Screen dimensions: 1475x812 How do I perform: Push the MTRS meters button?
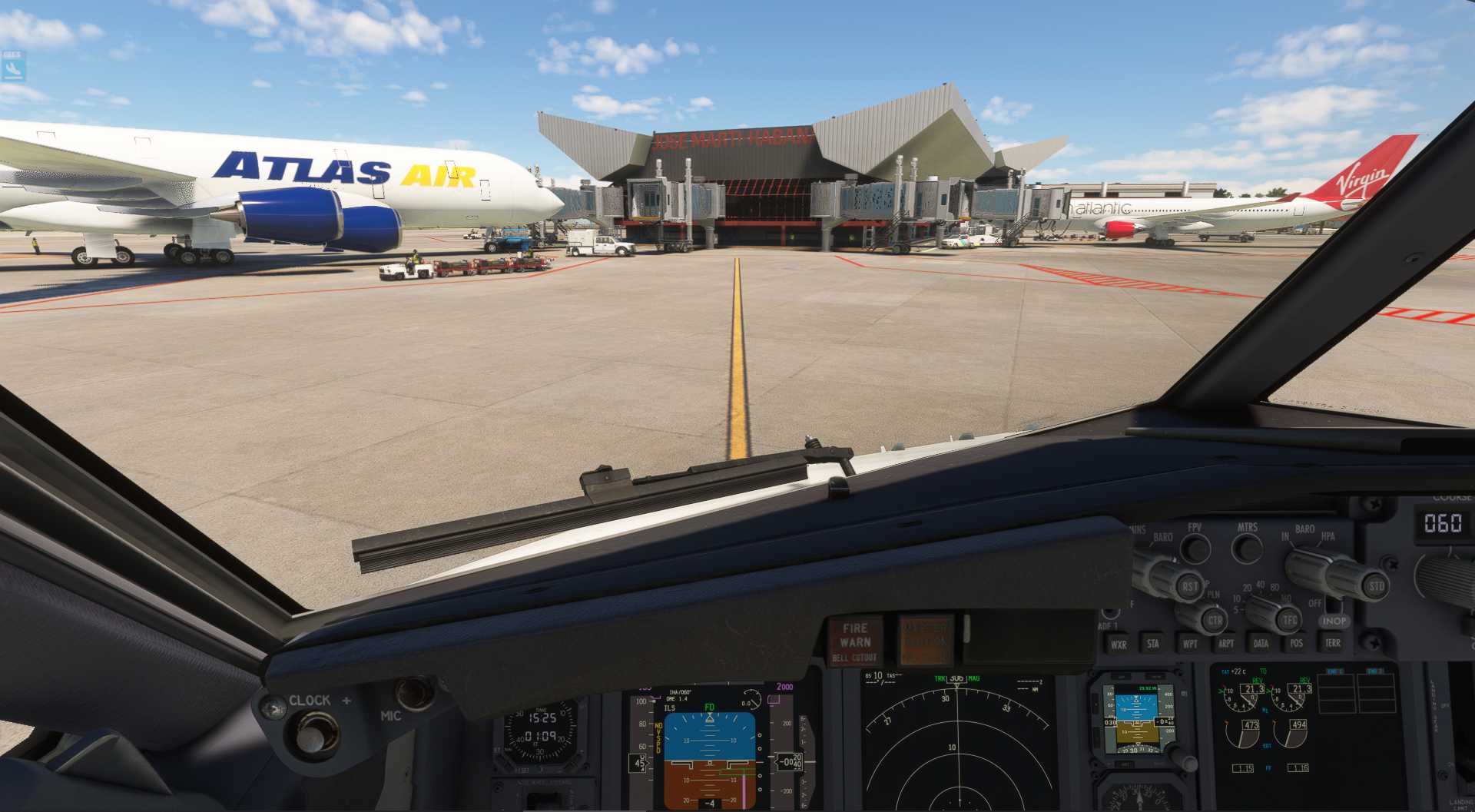[1246, 549]
